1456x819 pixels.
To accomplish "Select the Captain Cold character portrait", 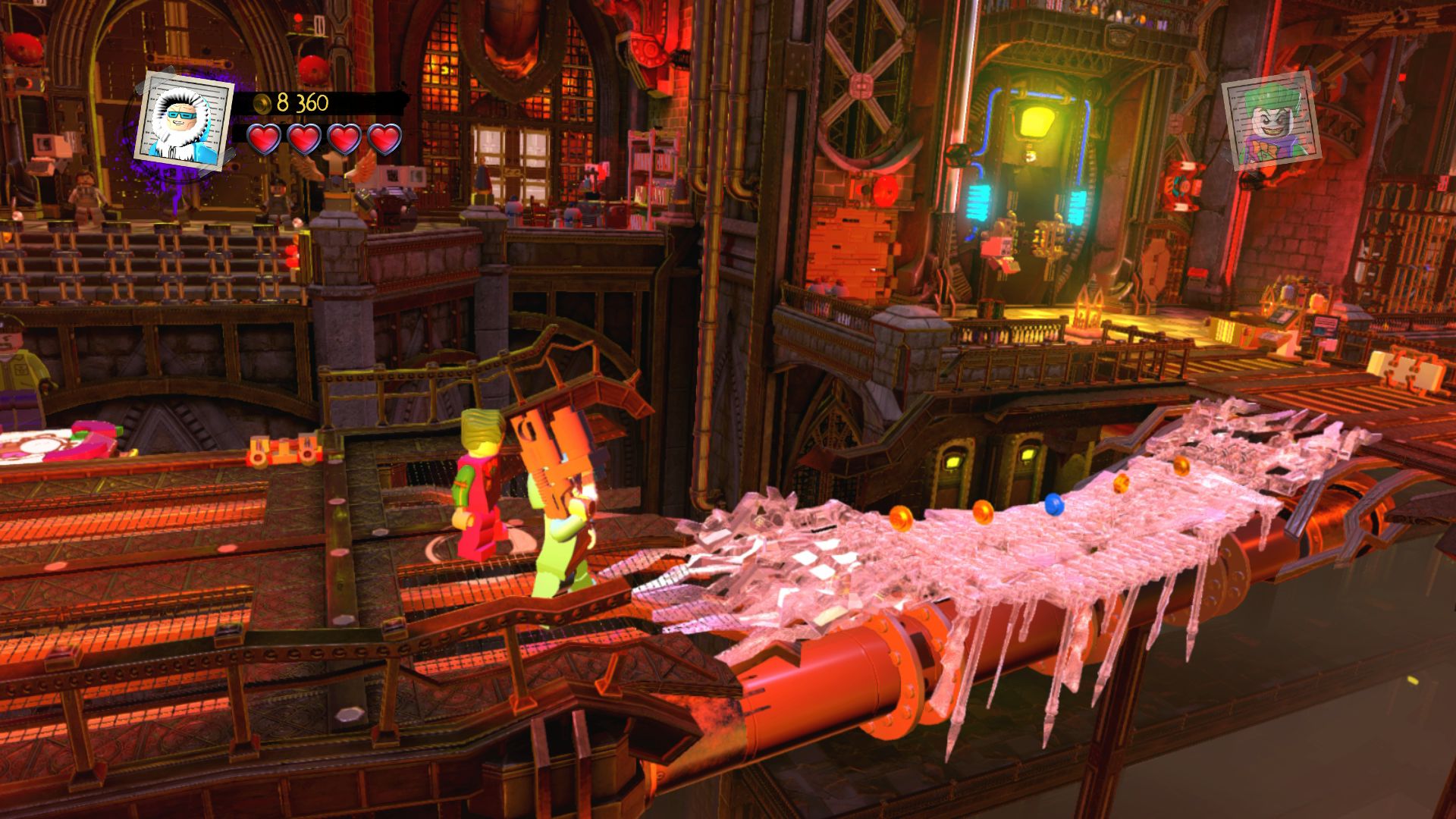I will pos(184,119).
